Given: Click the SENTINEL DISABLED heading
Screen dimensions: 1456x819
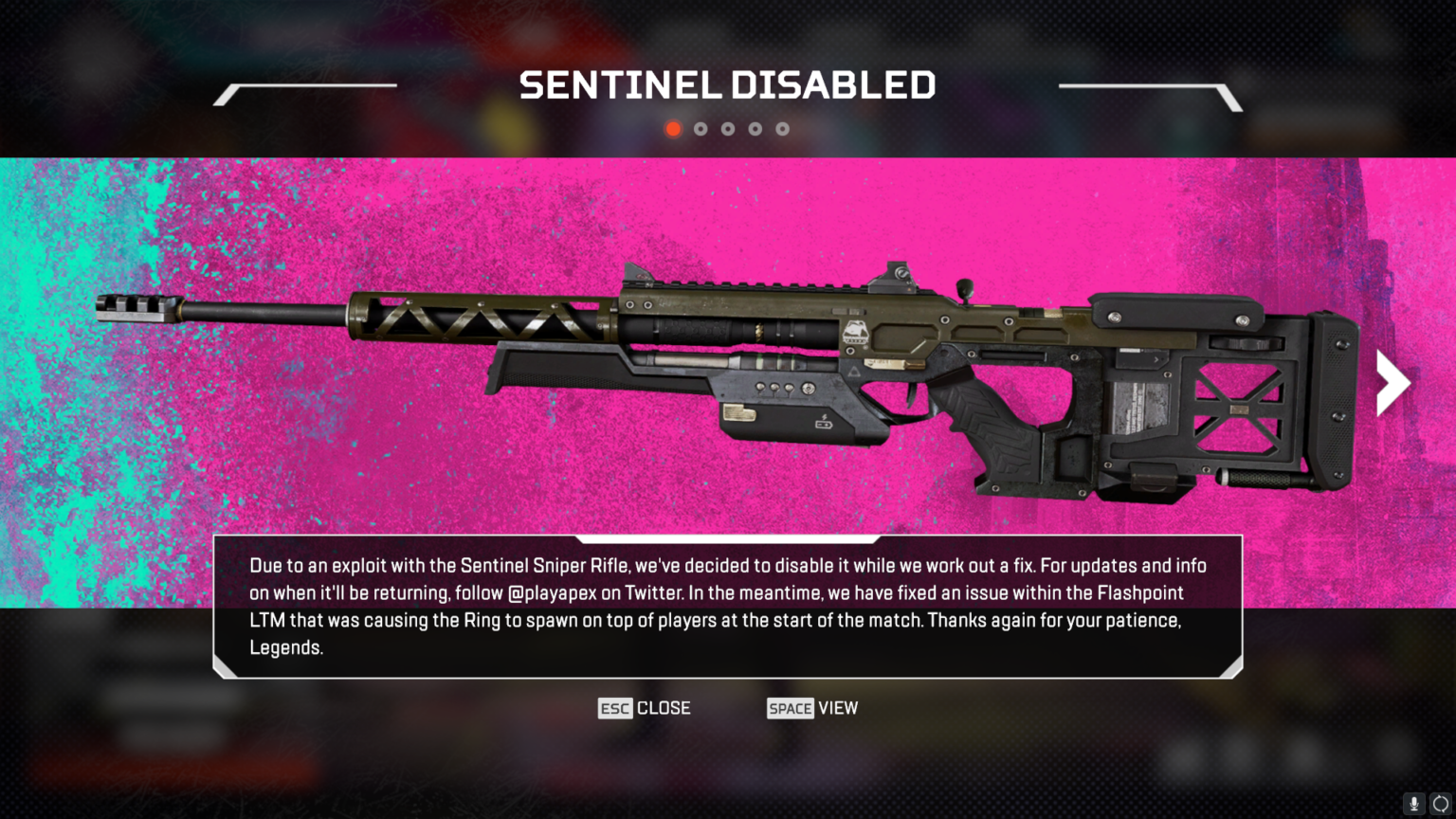Looking at the screenshot, I should coord(727,84).
